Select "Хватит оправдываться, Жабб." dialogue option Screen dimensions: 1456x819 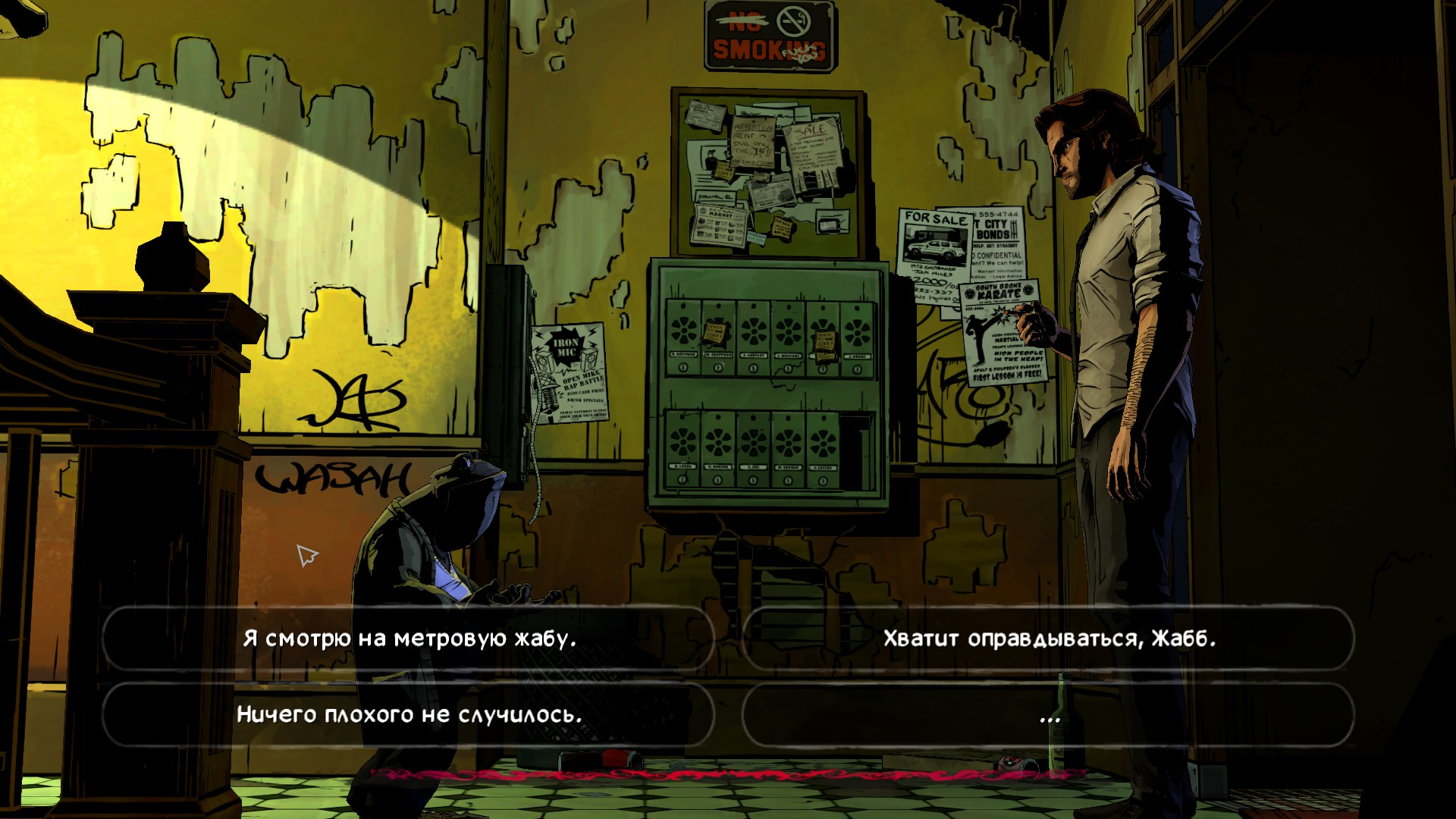(x=1049, y=639)
